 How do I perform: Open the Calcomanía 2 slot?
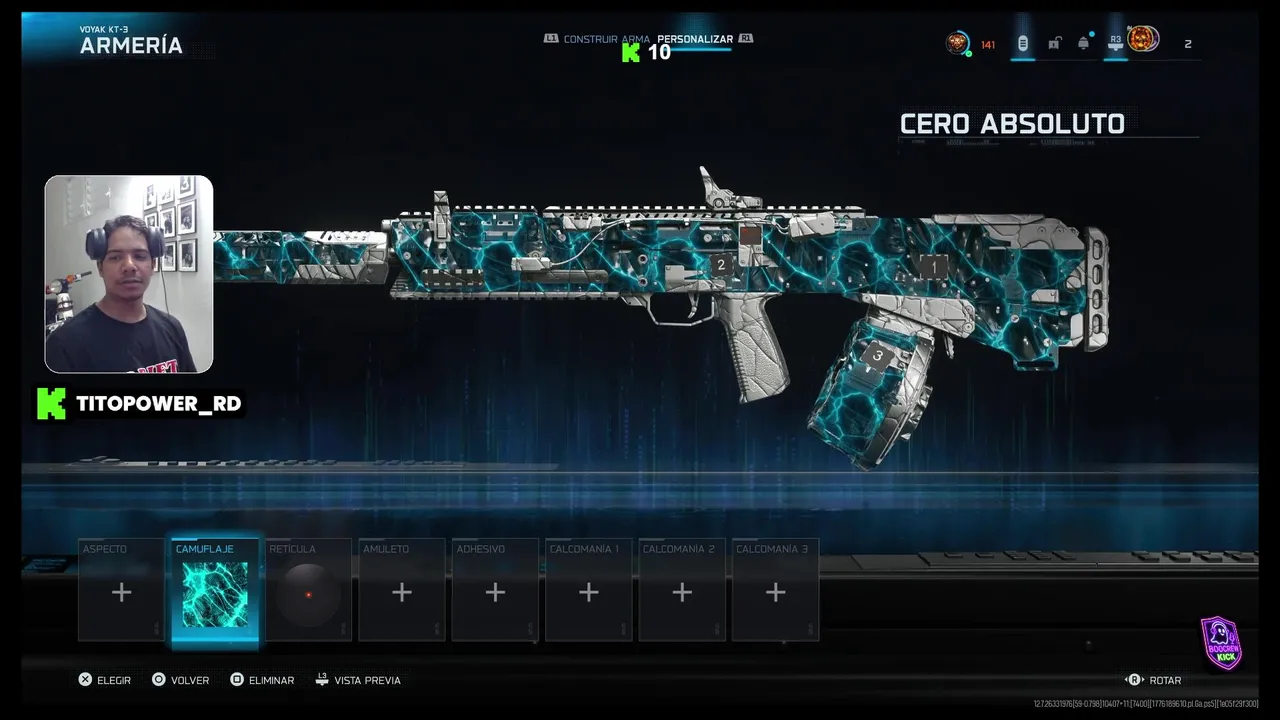(682, 591)
